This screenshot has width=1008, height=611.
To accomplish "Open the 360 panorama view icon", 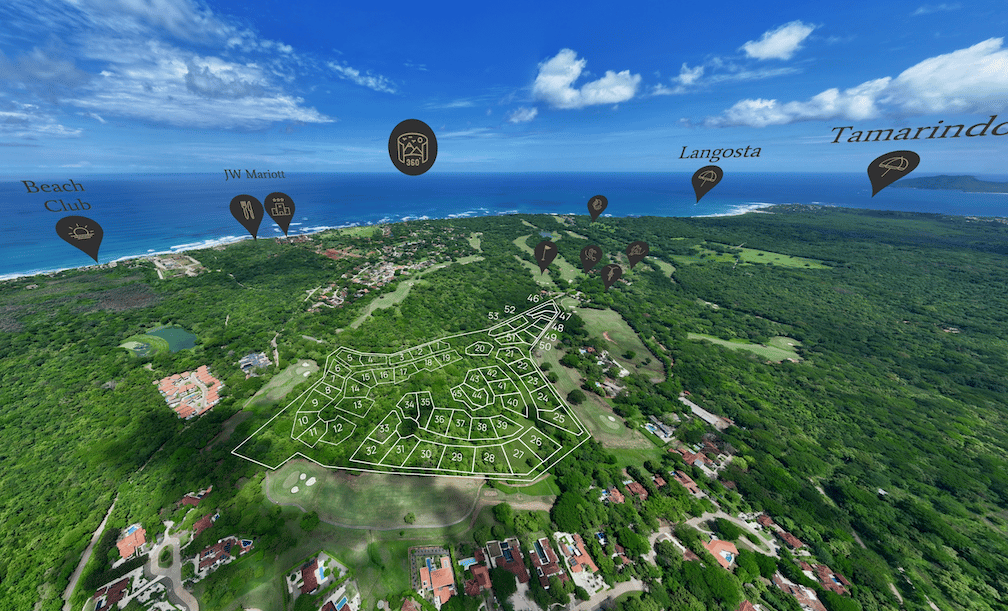I will (412, 146).
